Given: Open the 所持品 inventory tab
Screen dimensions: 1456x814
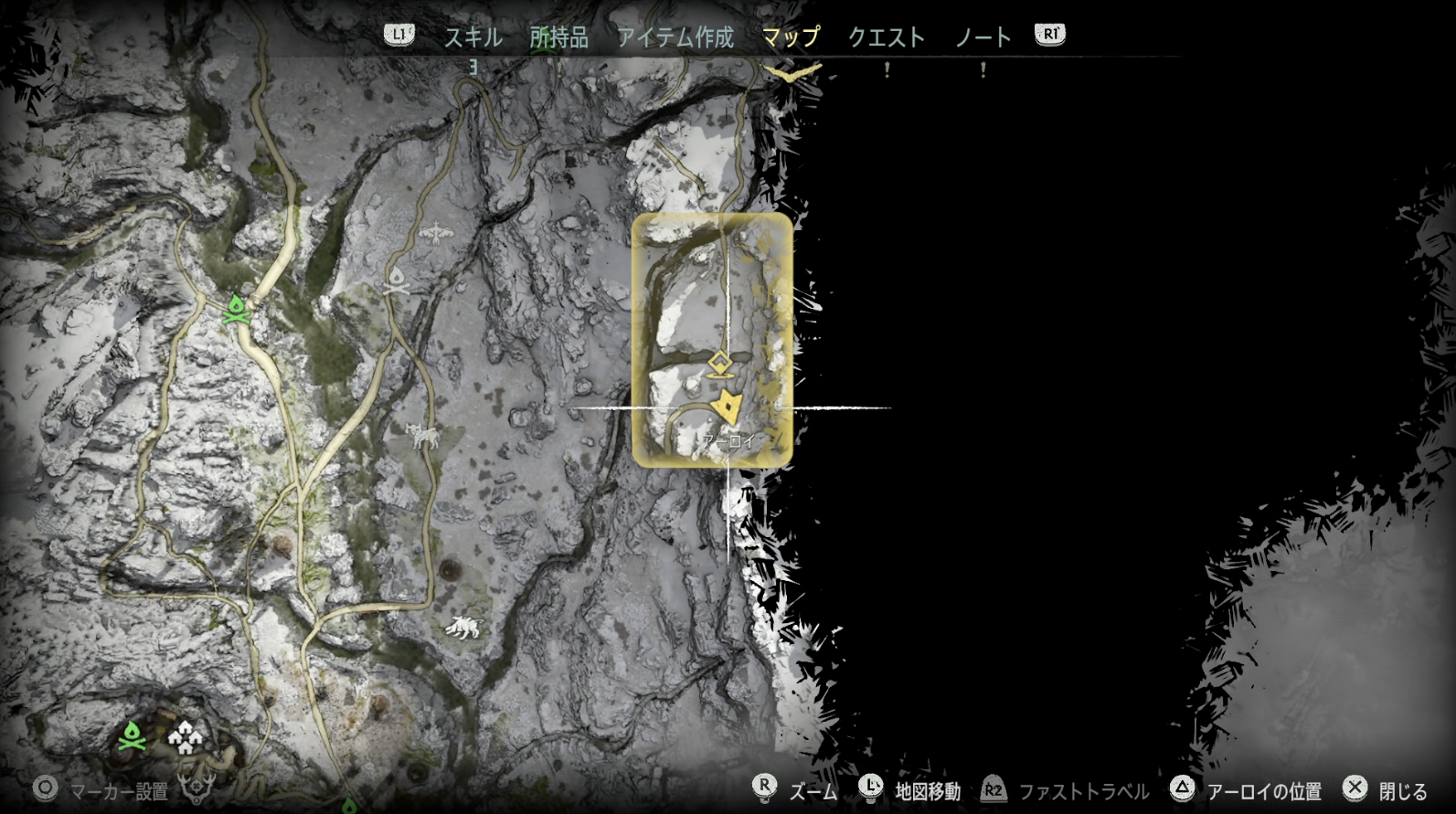Looking at the screenshot, I should point(558,37).
